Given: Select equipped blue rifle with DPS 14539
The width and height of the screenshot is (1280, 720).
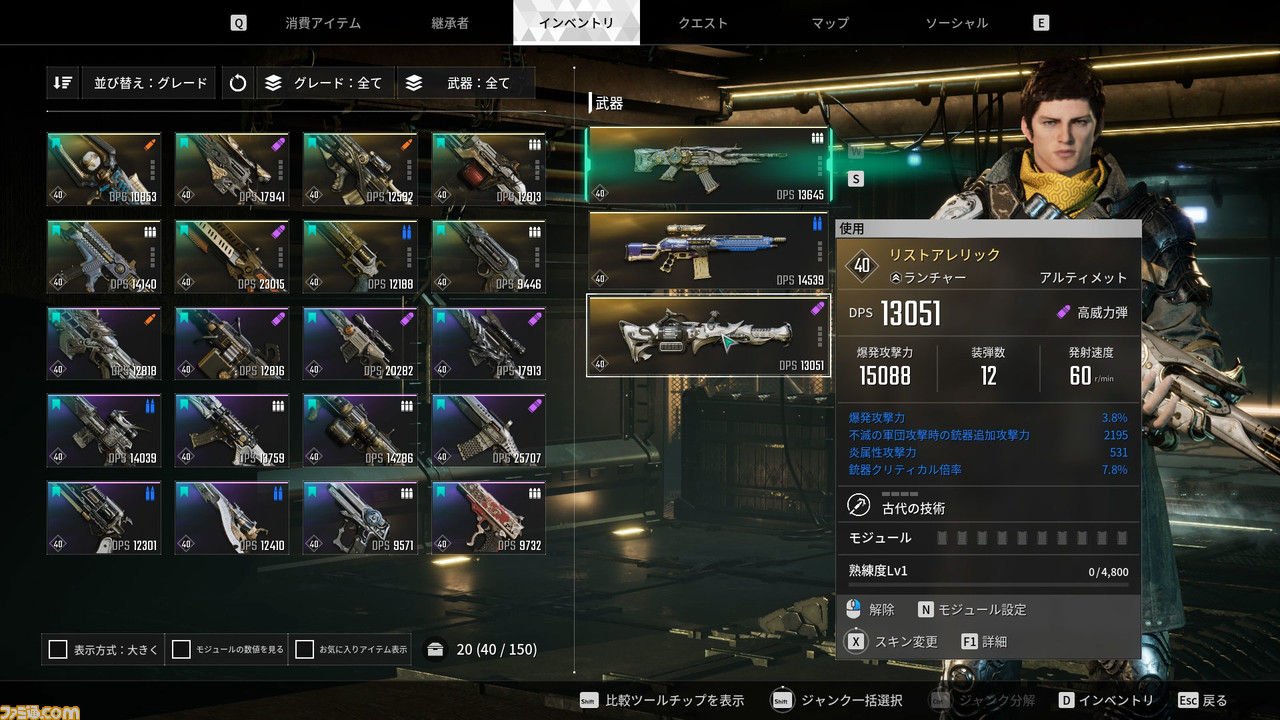Looking at the screenshot, I should click(708, 250).
